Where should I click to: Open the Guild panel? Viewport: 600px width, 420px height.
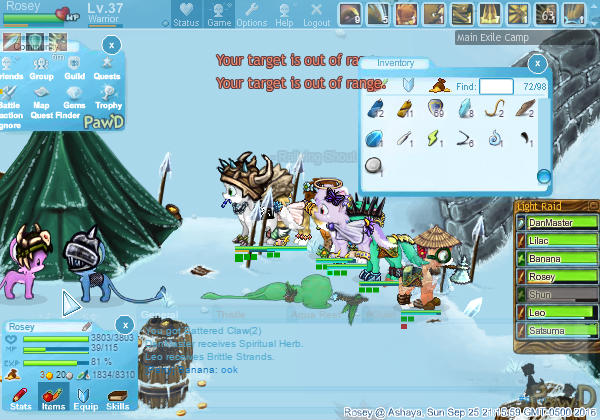pos(74,68)
